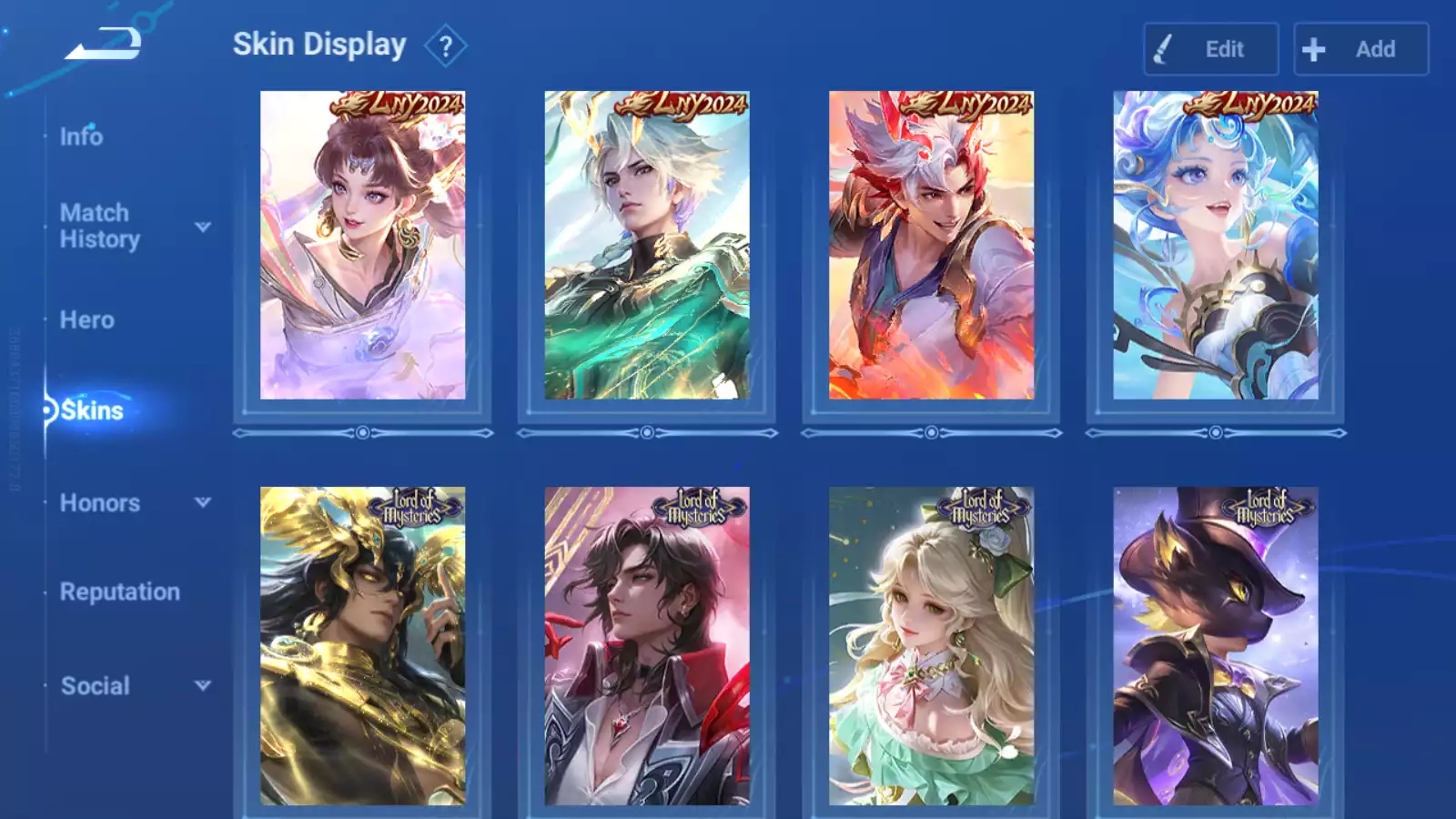1456x819 pixels.
Task: Expand the Social dropdown arrow
Action: [203, 685]
